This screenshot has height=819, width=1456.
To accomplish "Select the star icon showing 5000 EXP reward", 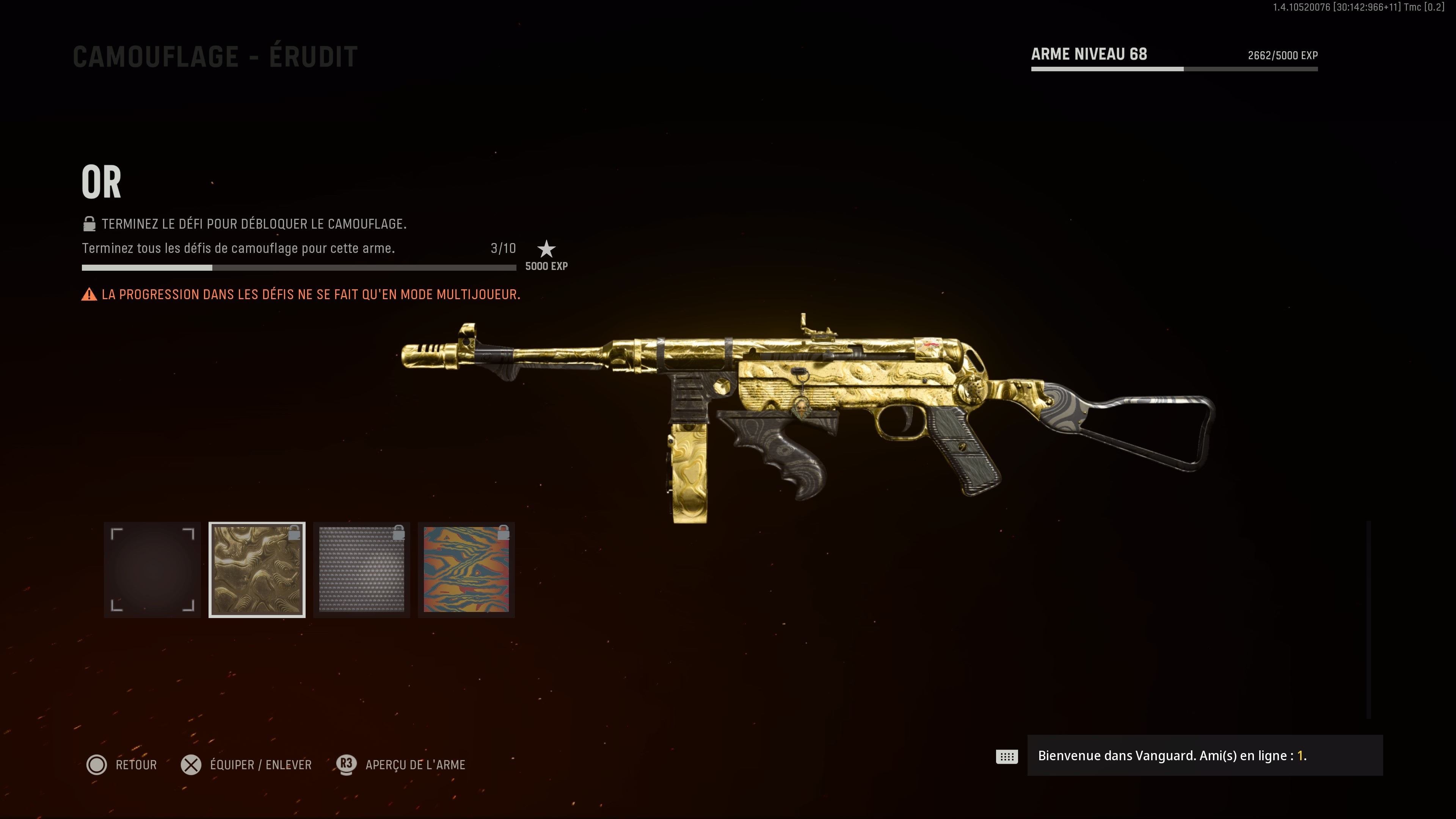I will click(546, 249).
